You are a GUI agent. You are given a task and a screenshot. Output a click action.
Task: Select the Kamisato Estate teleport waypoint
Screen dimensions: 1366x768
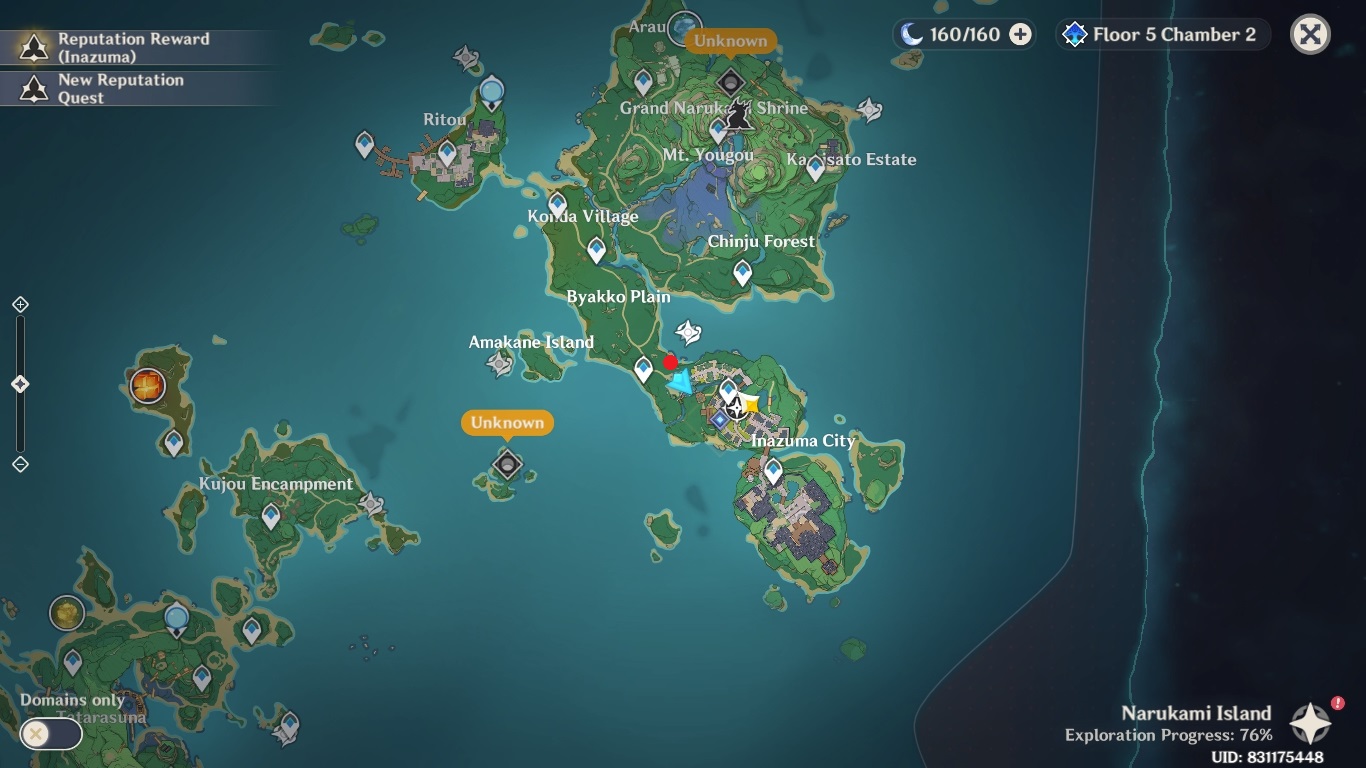(815, 168)
